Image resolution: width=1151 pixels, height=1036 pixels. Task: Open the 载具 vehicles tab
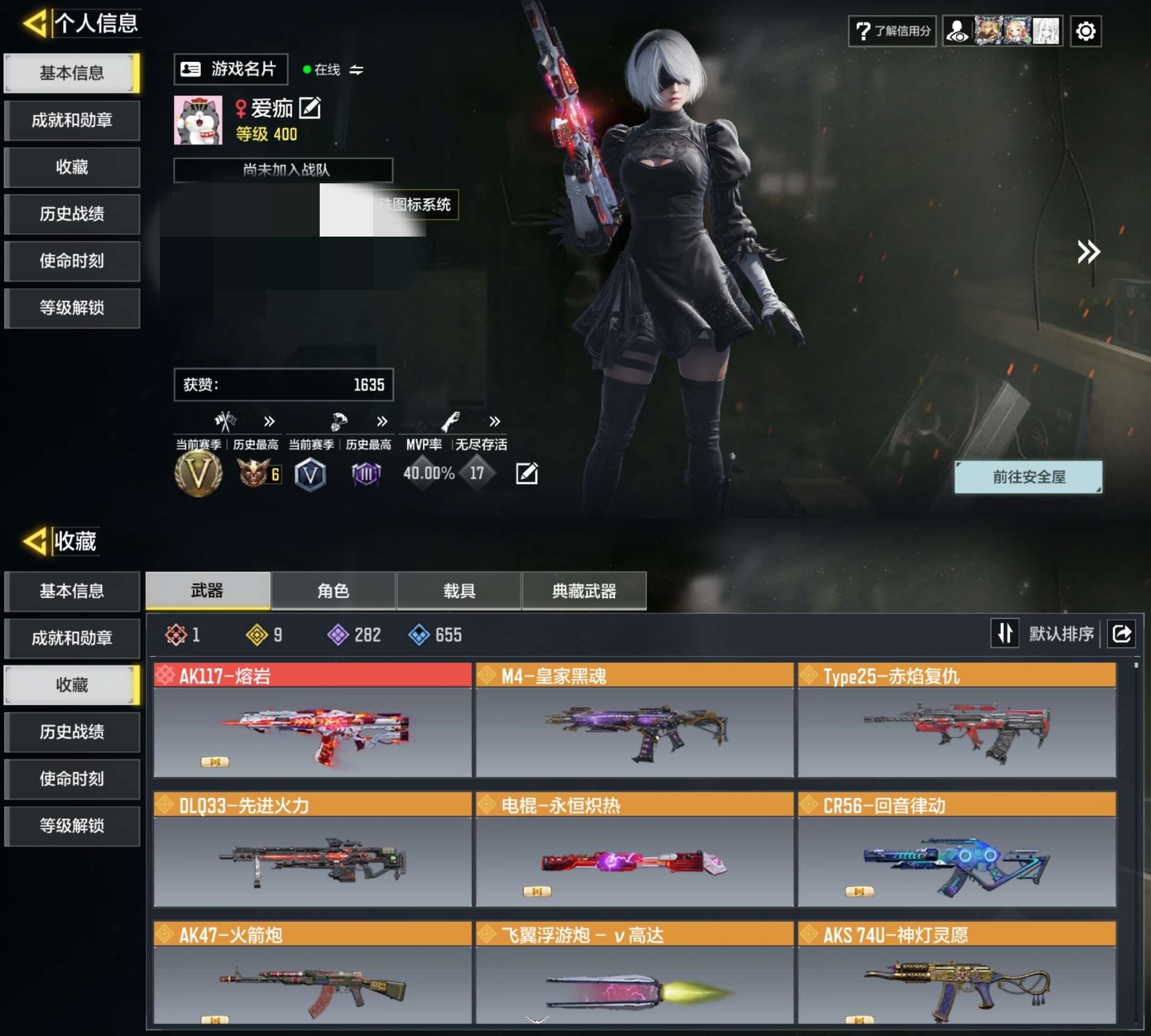(x=459, y=591)
